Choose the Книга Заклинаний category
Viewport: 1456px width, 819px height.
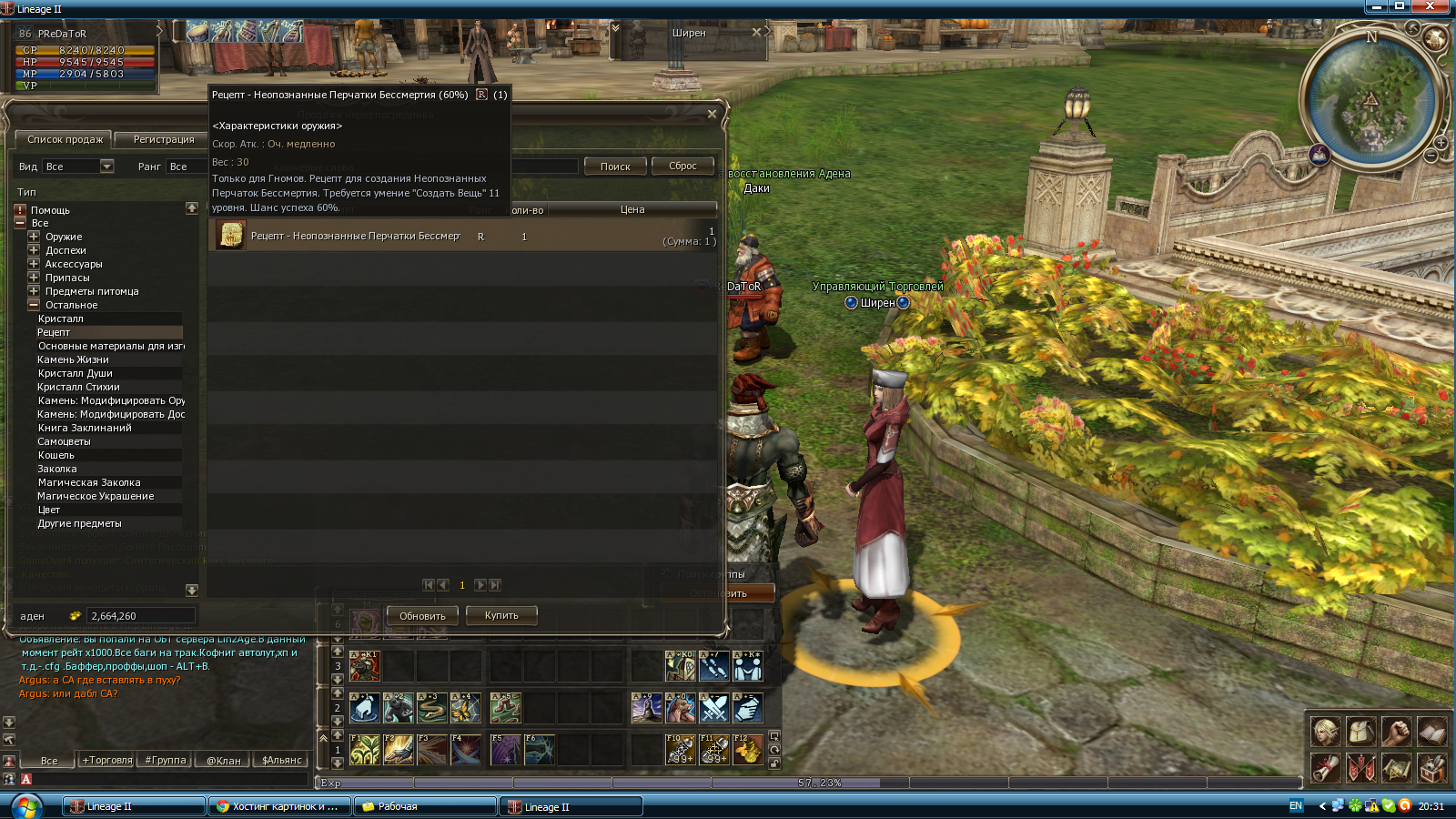pyautogui.click(x=85, y=428)
